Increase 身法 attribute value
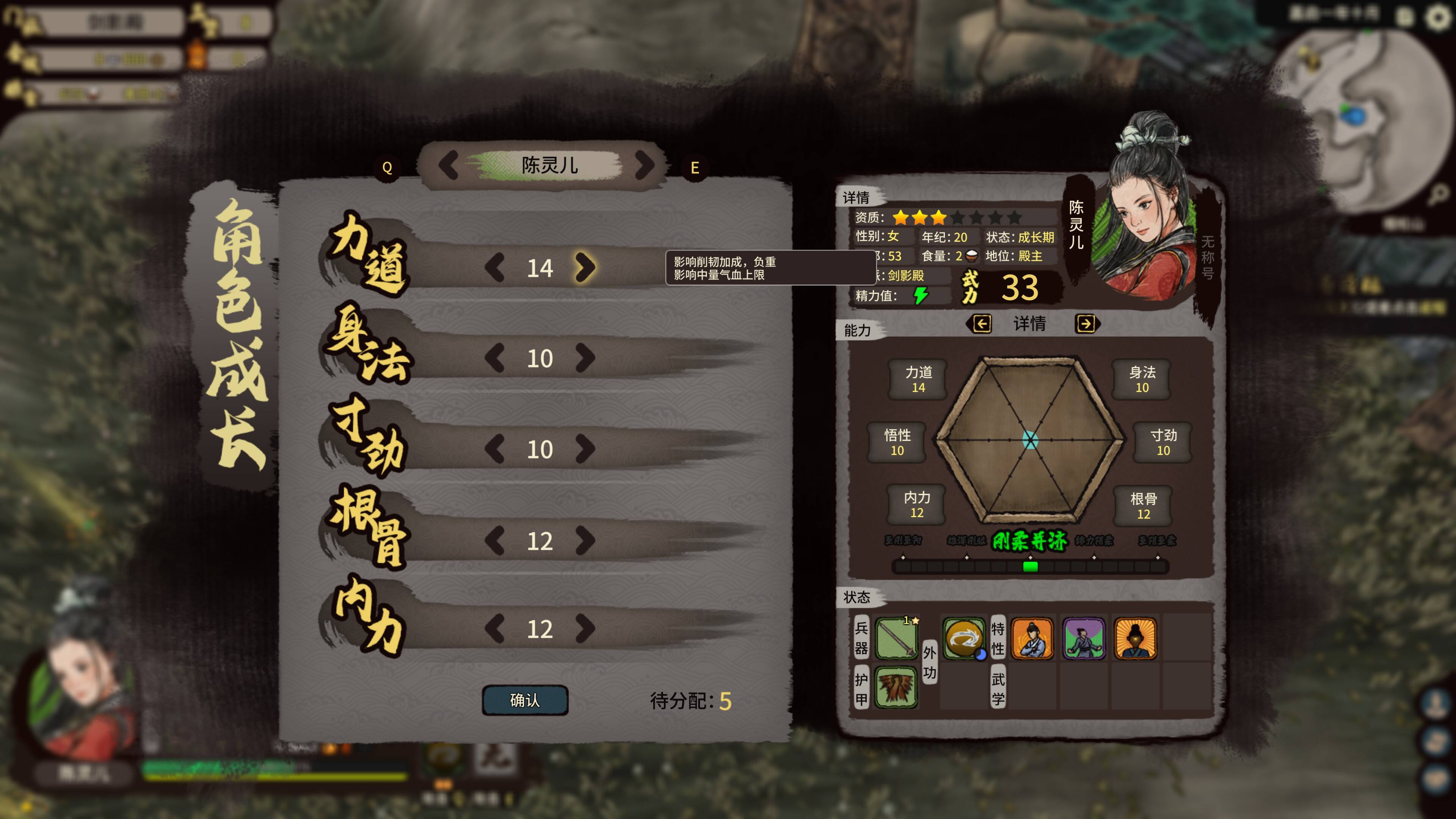This screenshot has width=1456, height=819. pos(585,358)
